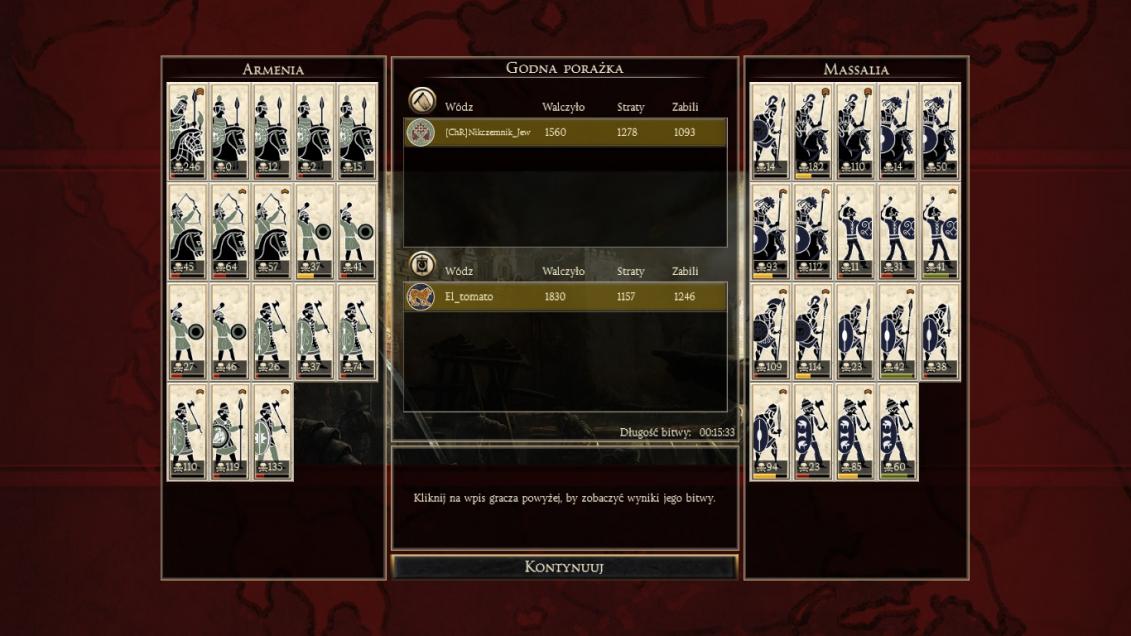
Task: Select Armenia's axeman card with 135 kills
Action: point(272,431)
